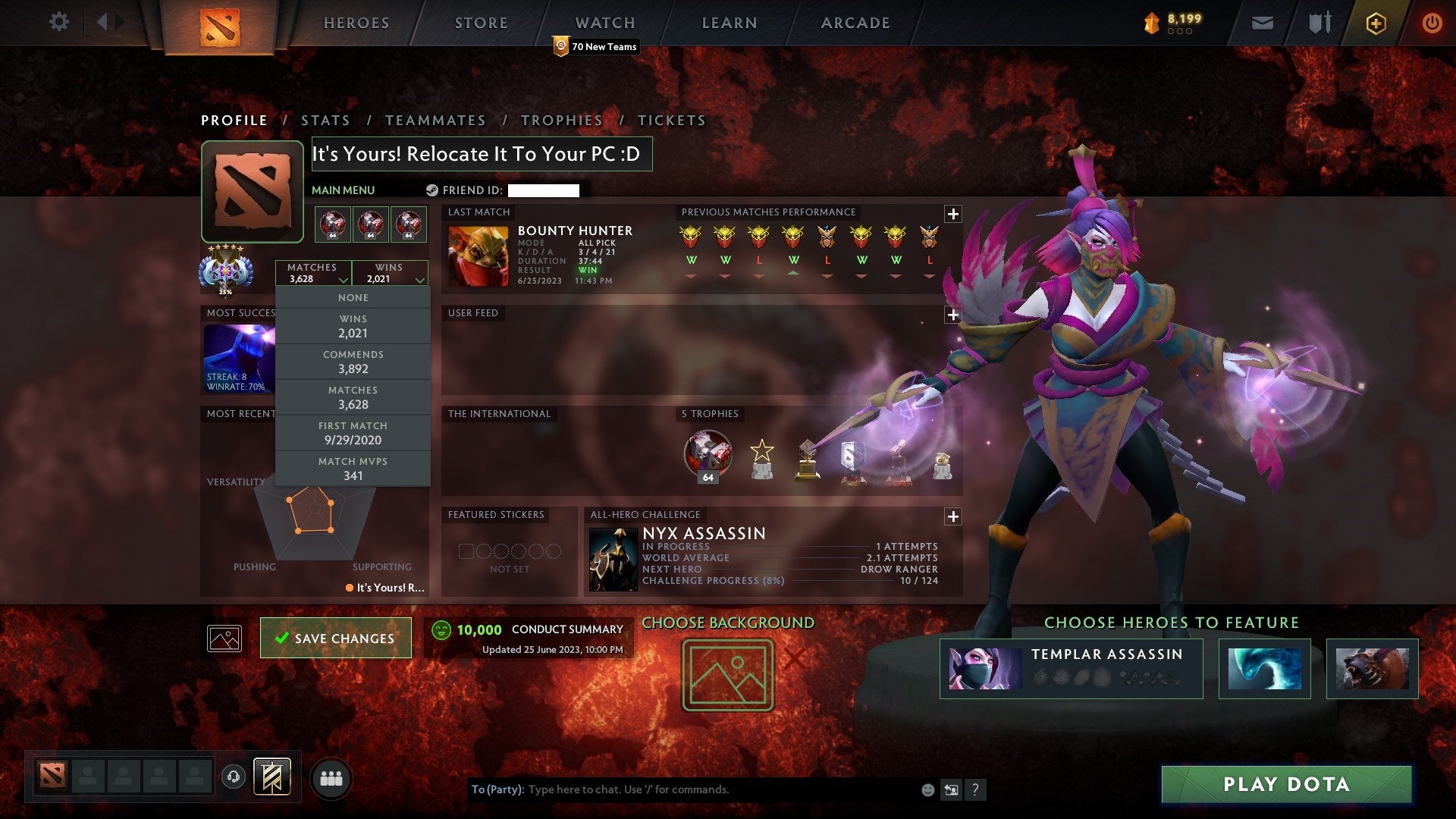Open the settings gear icon
This screenshot has width=1456, height=819.
(59, 23)
